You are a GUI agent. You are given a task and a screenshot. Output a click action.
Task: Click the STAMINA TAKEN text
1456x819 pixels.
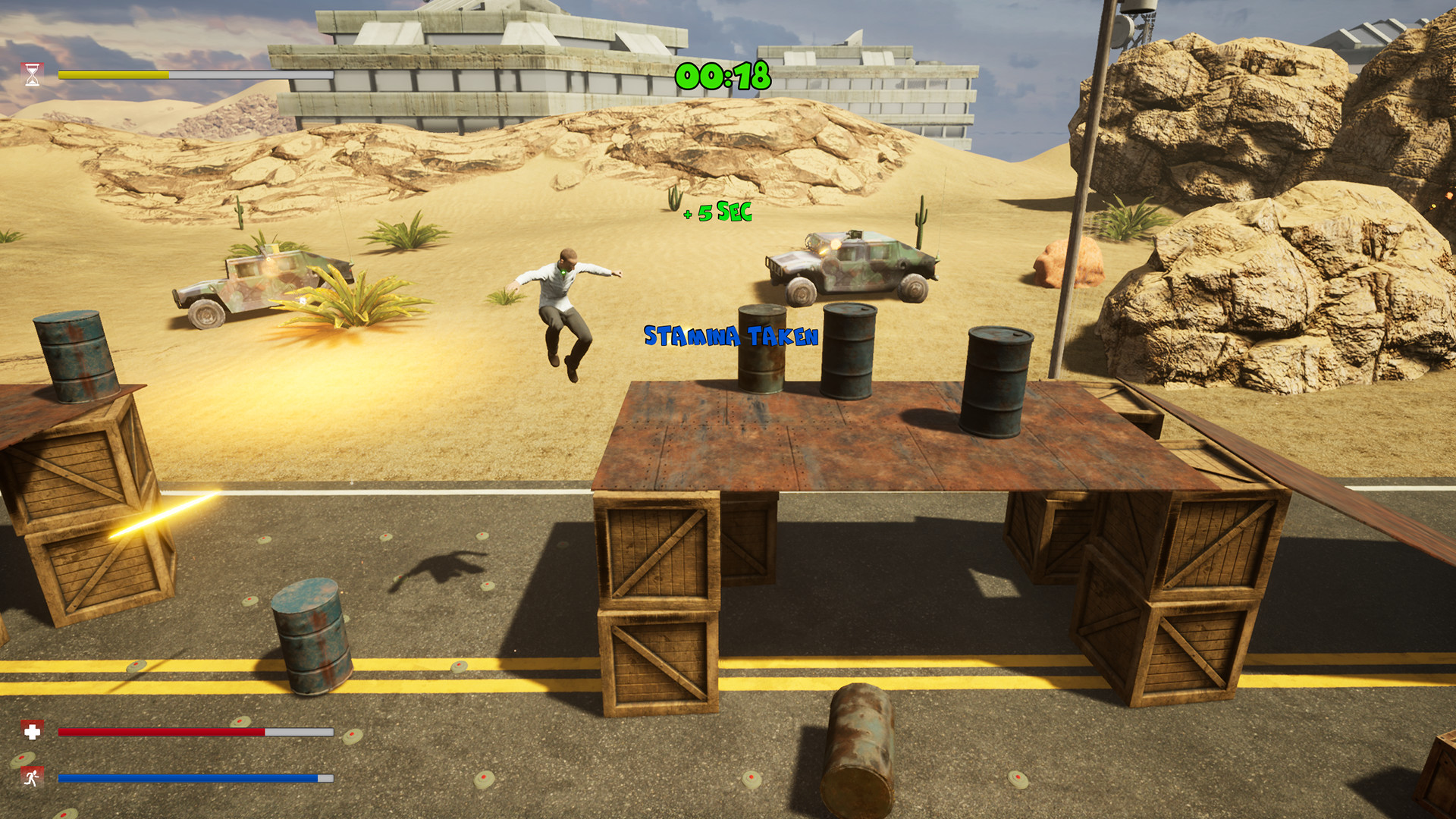tap(730, 336)
